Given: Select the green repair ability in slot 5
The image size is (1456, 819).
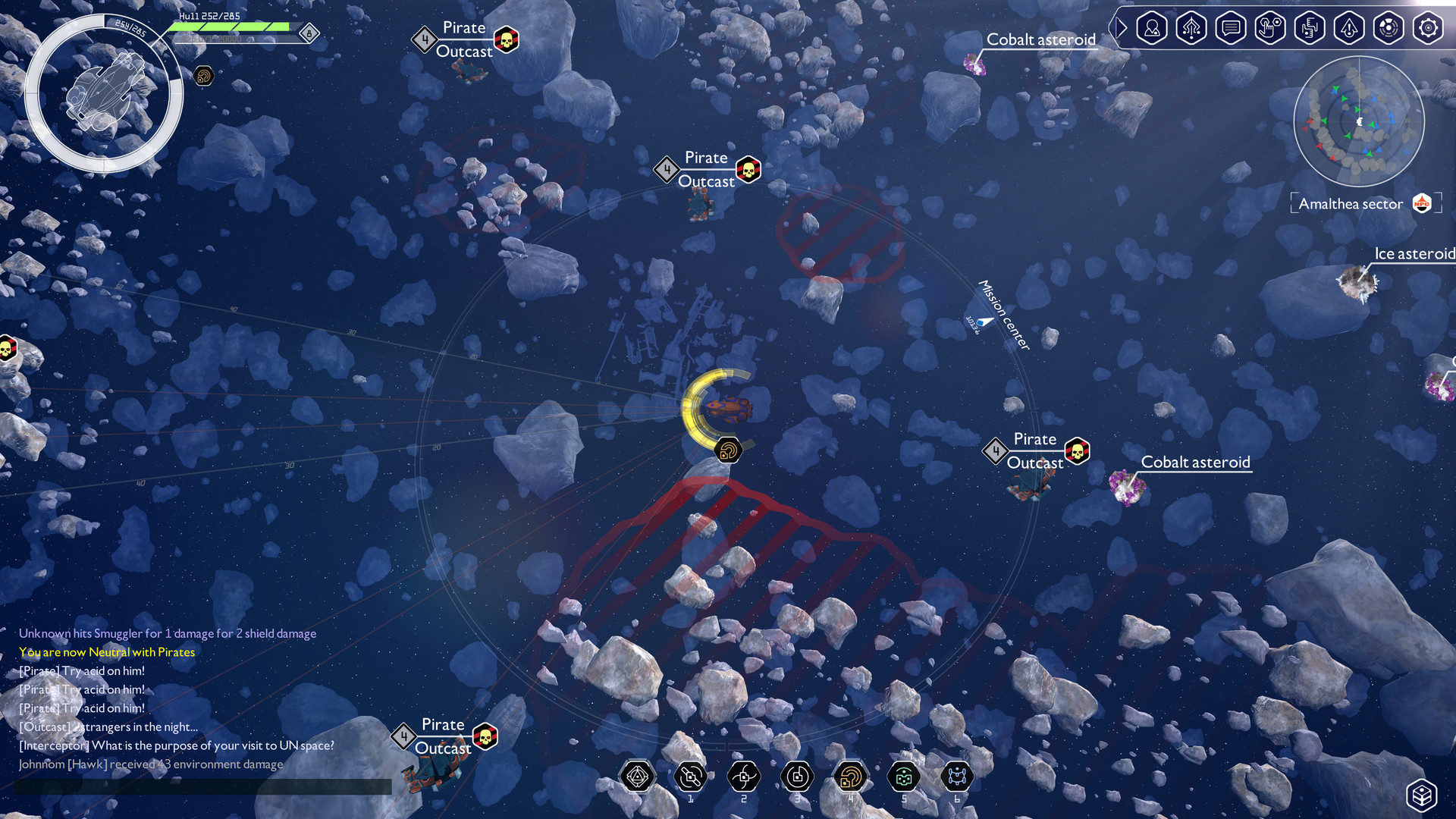Looking at the screenshot, I should tap(904, 776).
